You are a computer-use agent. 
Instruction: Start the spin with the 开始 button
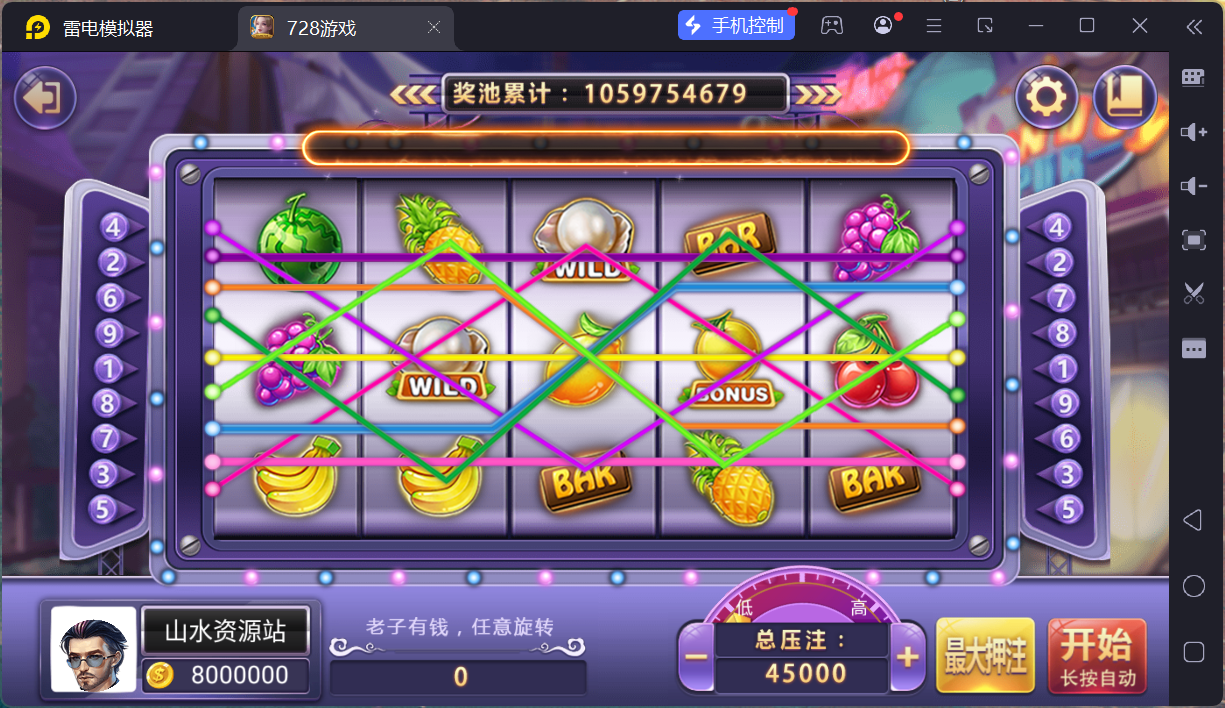click(x=1097, y=656)
